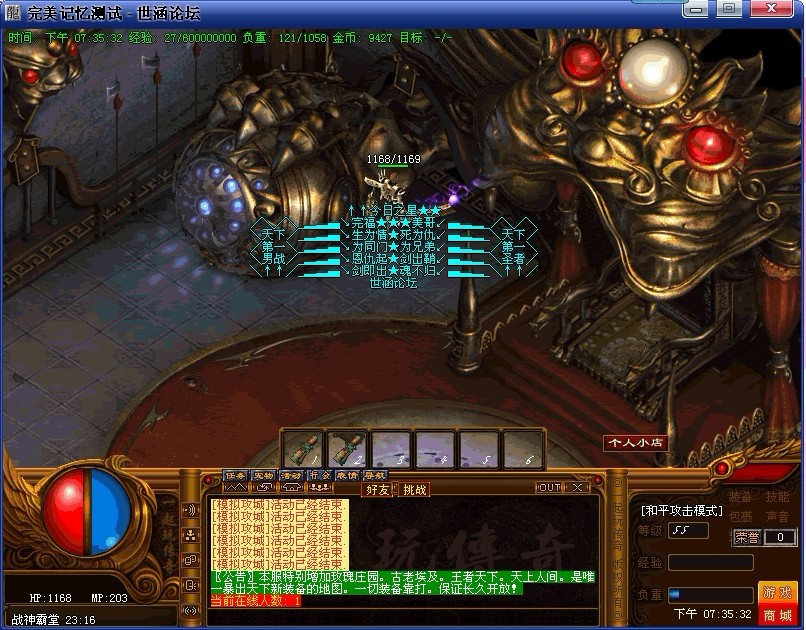This screenshot has height=630, width=806.
Task: Click the 荣誉 honor button
Action: point(746,537)
